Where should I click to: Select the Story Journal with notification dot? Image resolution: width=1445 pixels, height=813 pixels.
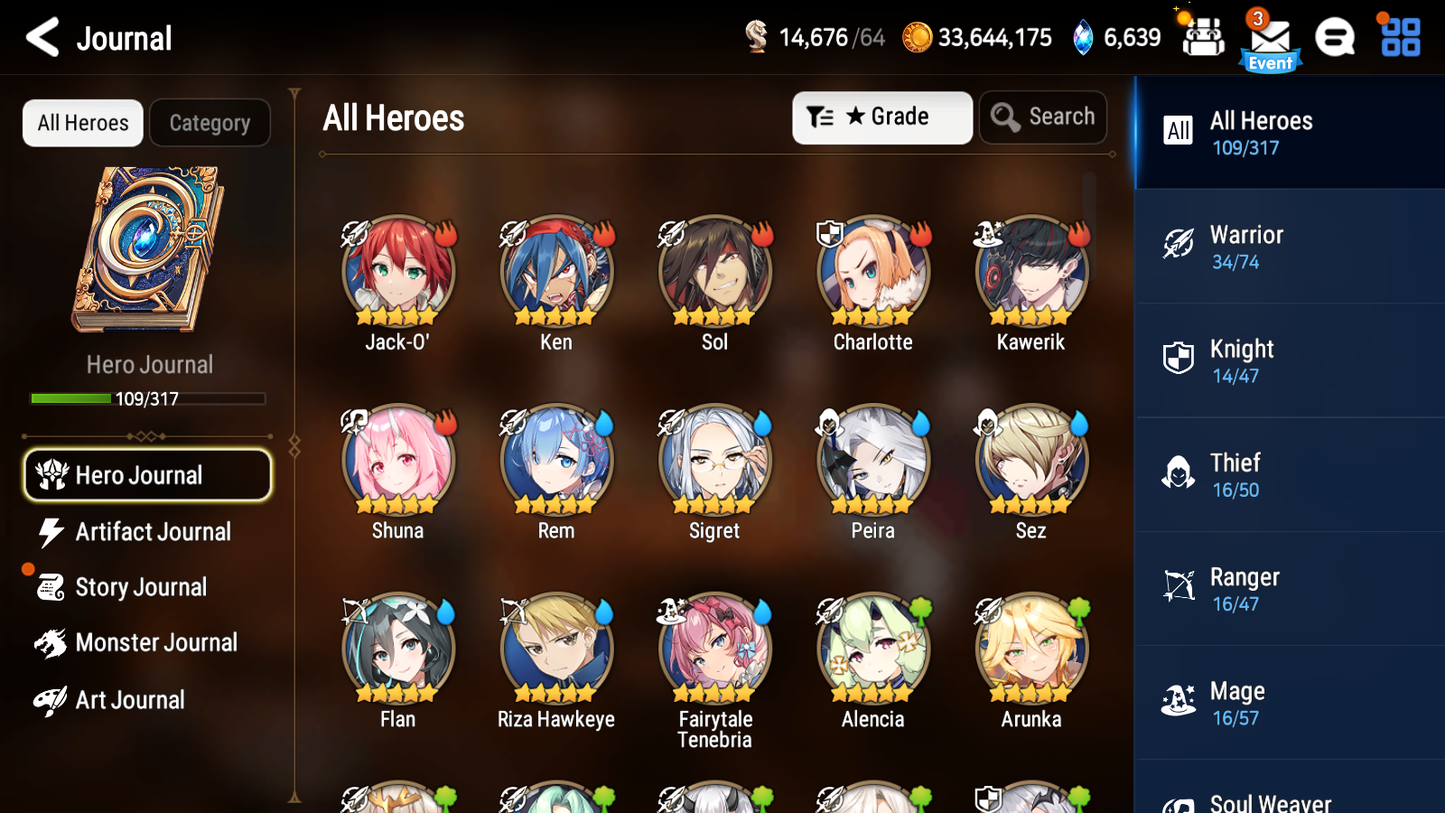pyautogui.click(x=141, y=587)
